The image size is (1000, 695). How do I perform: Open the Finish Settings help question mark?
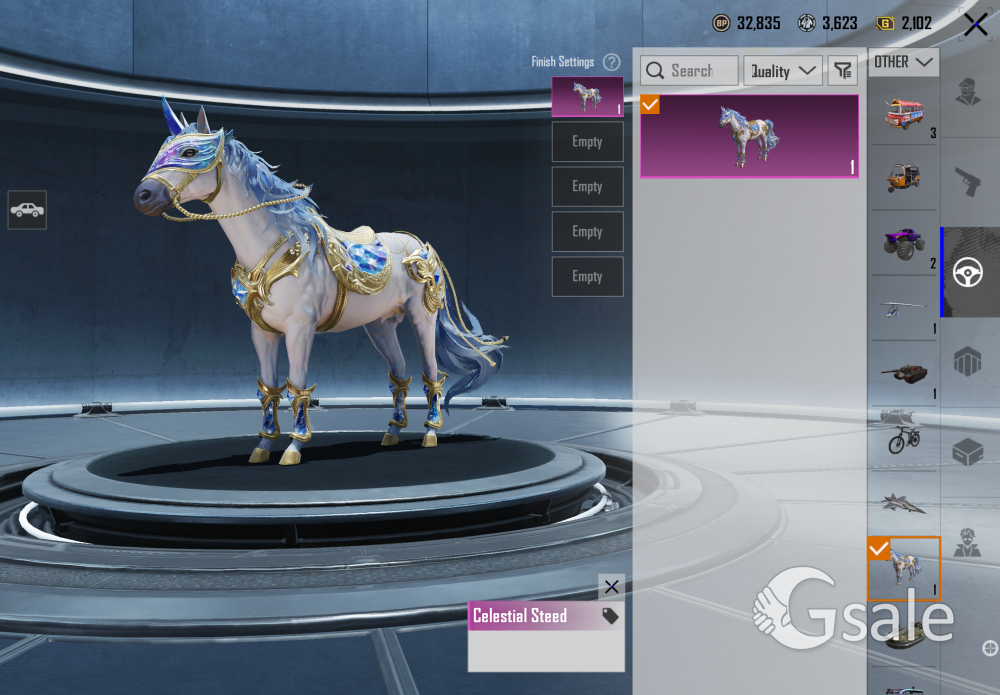point(611,62)
